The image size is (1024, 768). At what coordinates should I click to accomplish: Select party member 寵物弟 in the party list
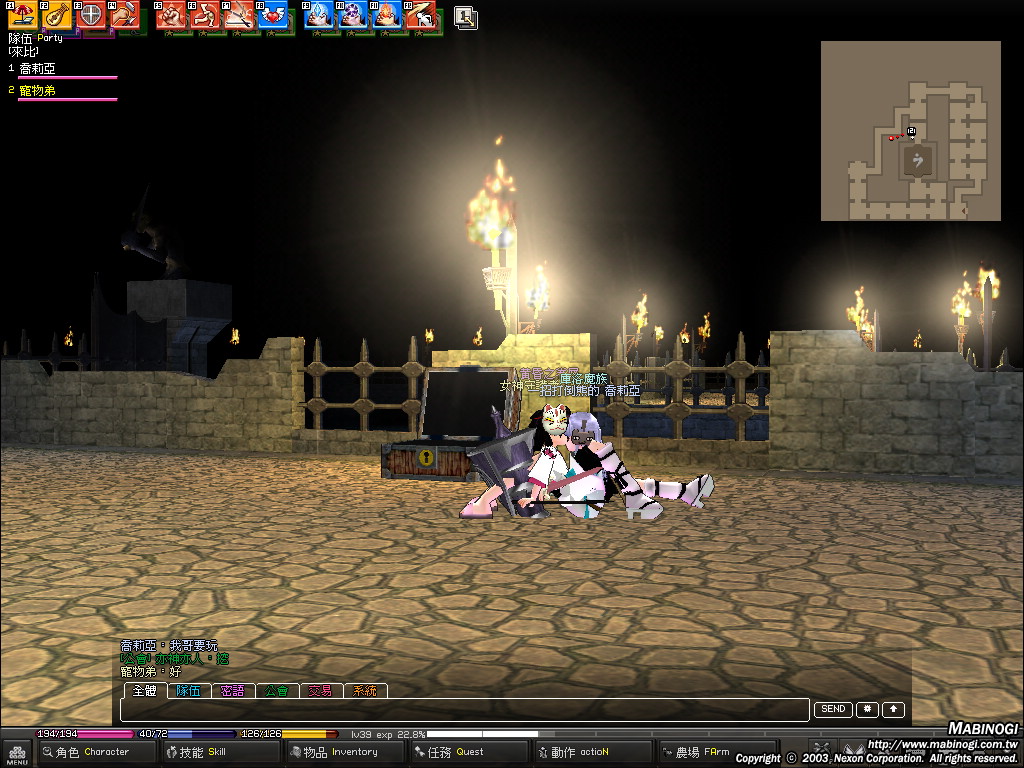(x=38, y=91)
